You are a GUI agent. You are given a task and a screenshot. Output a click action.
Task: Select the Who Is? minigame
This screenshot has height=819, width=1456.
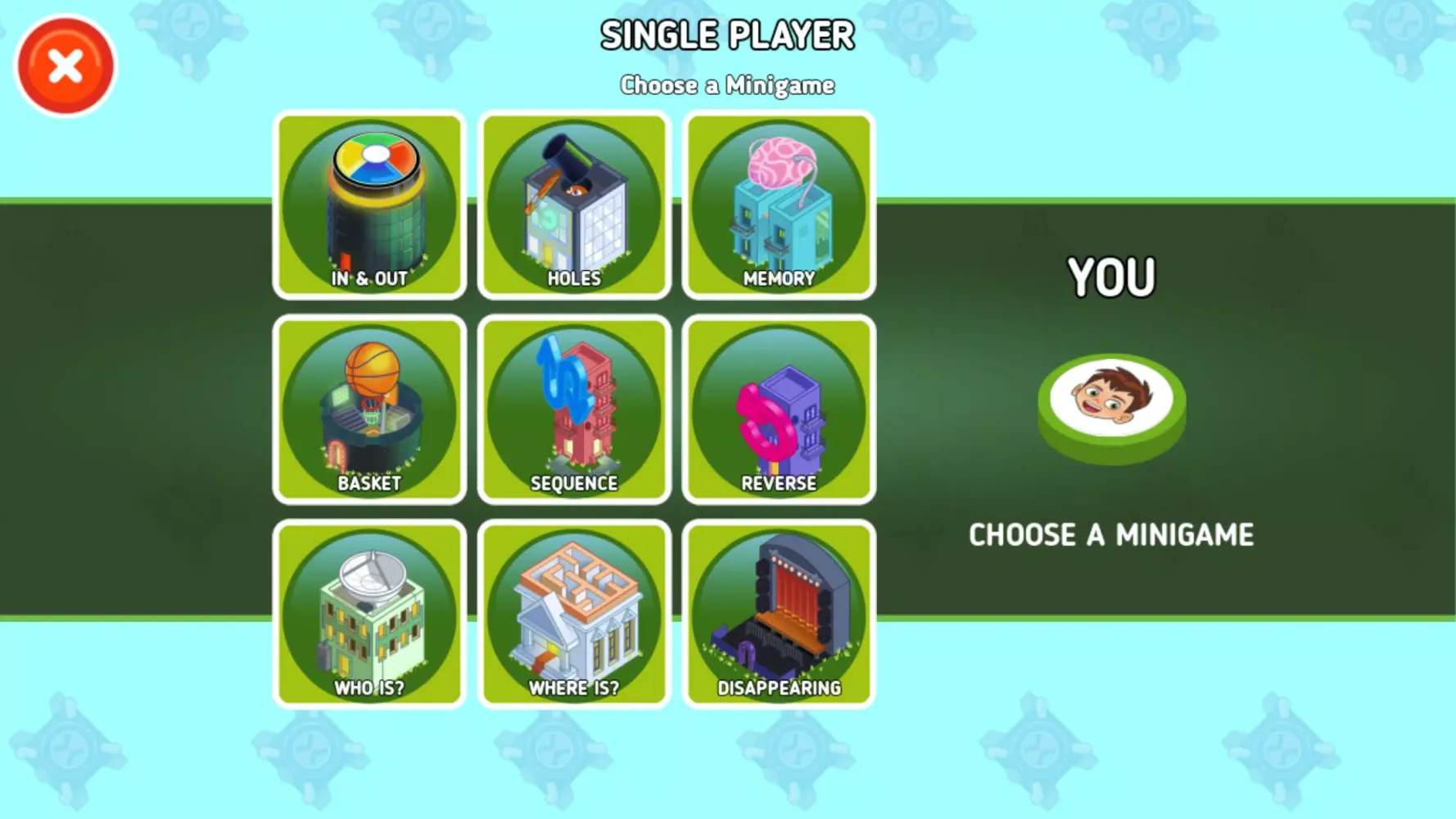coord(369,613)
